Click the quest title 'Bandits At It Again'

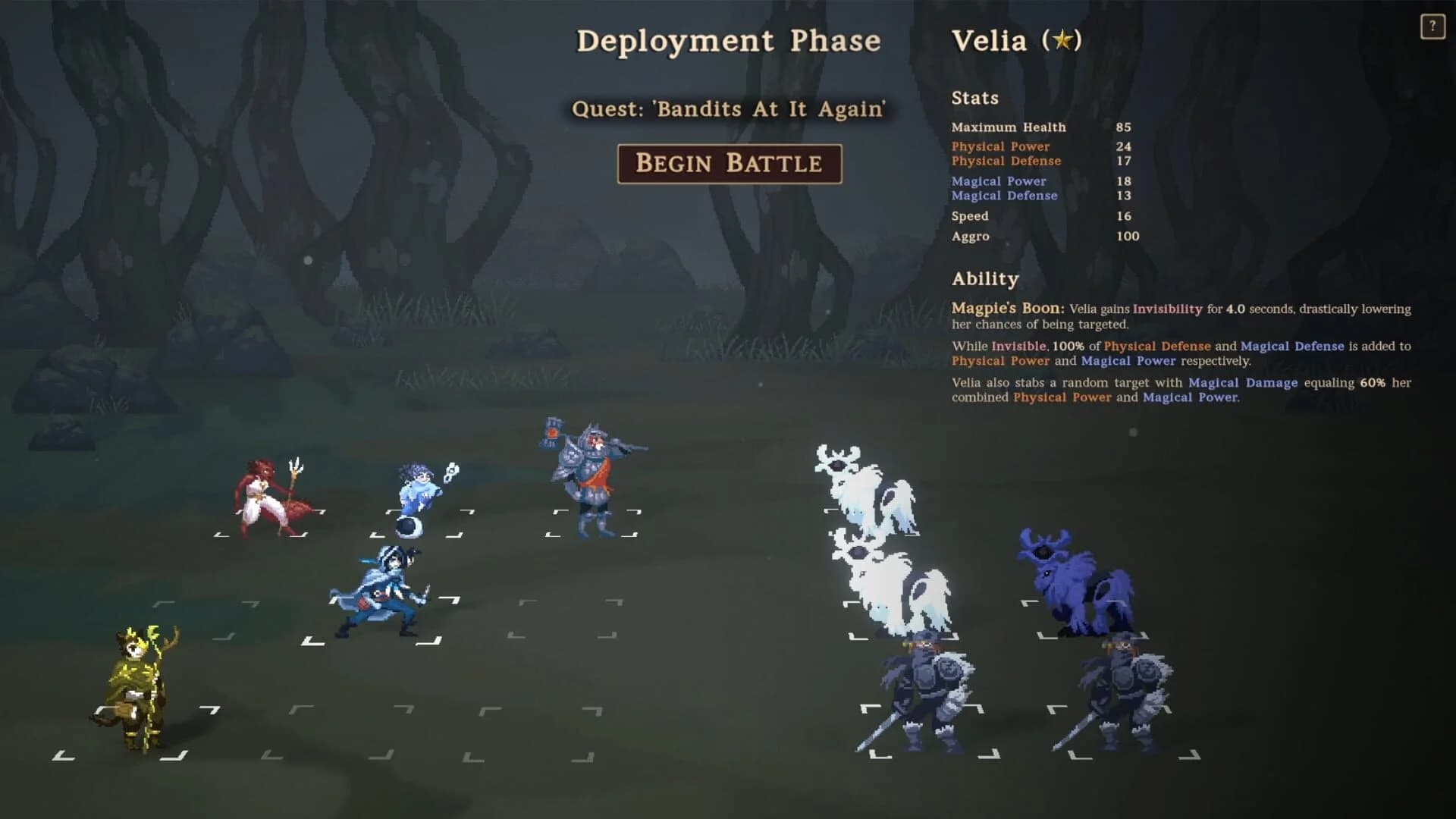tap(732, 109)
